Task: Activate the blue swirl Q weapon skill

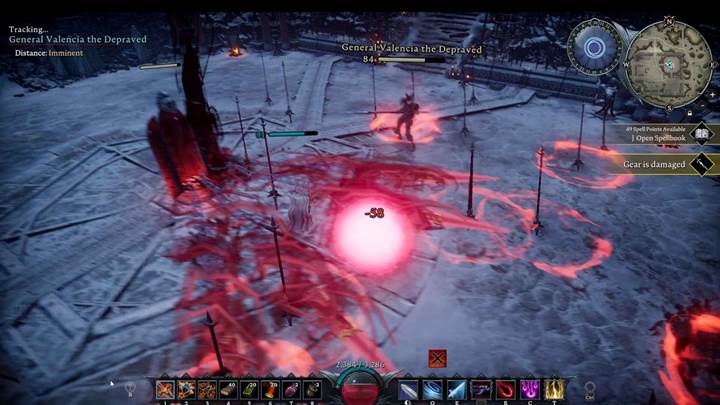Action: (x=433, y=390)
